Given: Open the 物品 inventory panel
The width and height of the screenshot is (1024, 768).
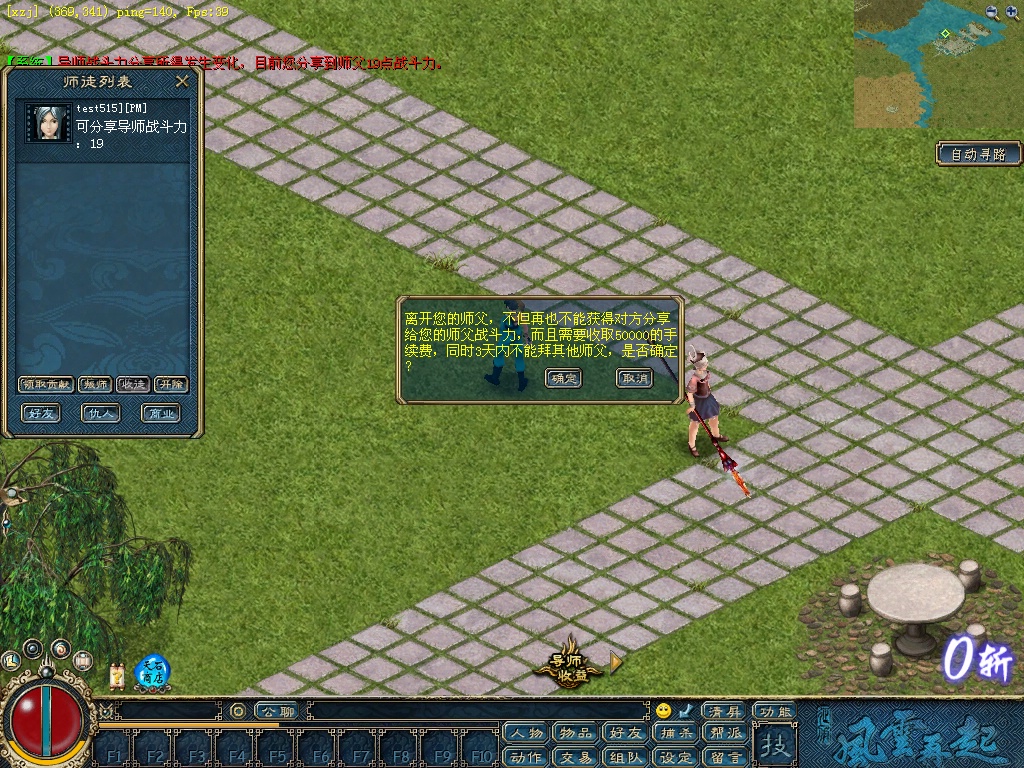Looking at the screenshot, I should point(575,734).
